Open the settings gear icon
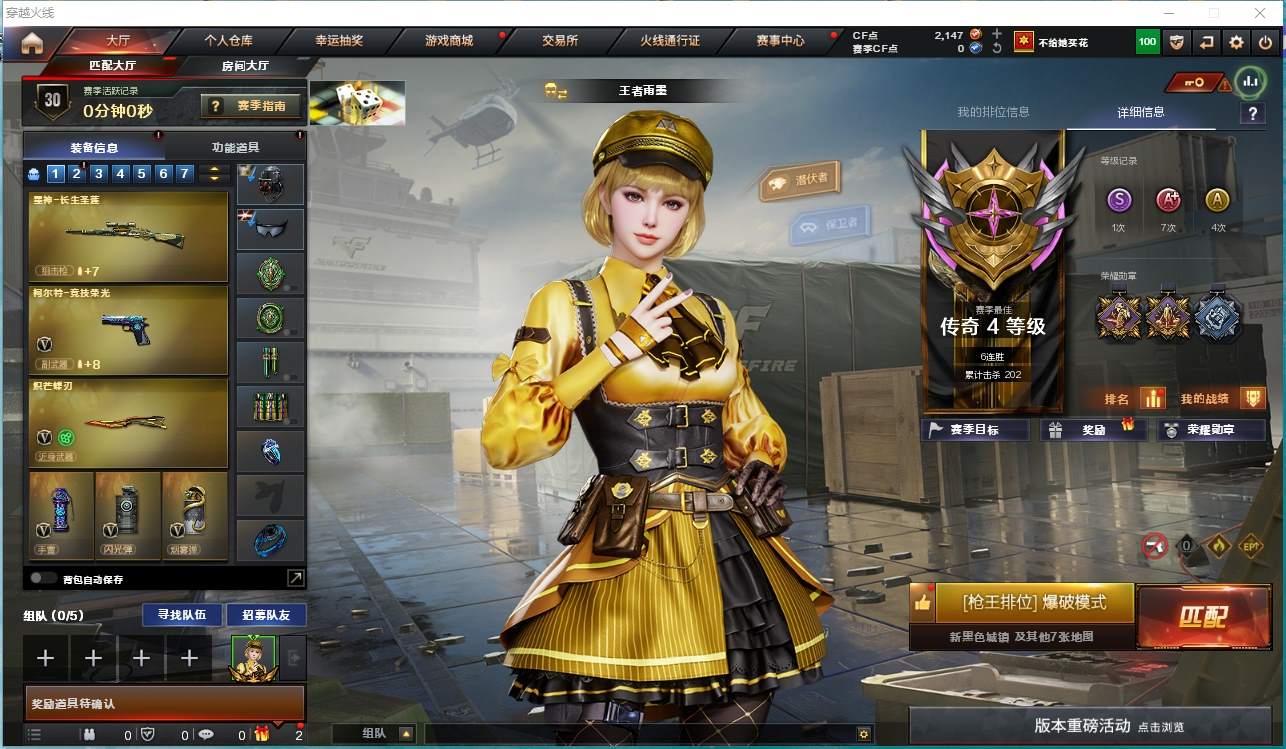 1237,42
